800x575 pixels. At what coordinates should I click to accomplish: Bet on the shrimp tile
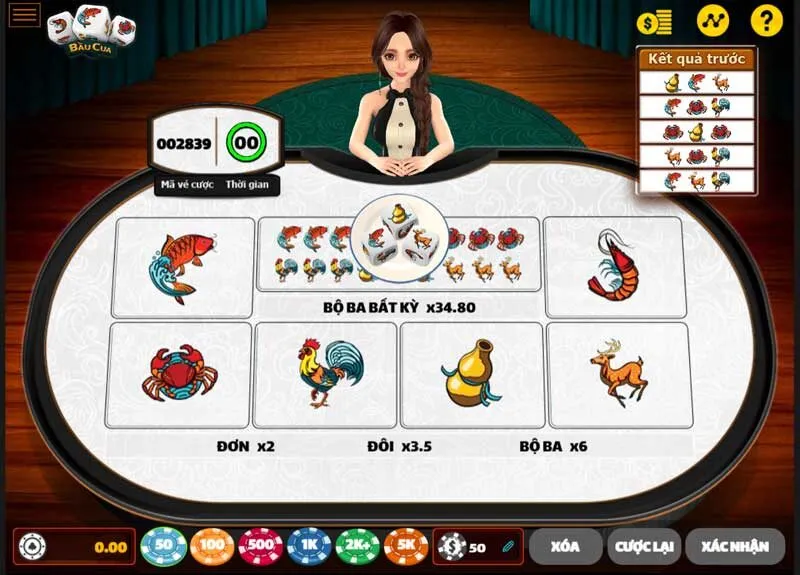point(613,265)
